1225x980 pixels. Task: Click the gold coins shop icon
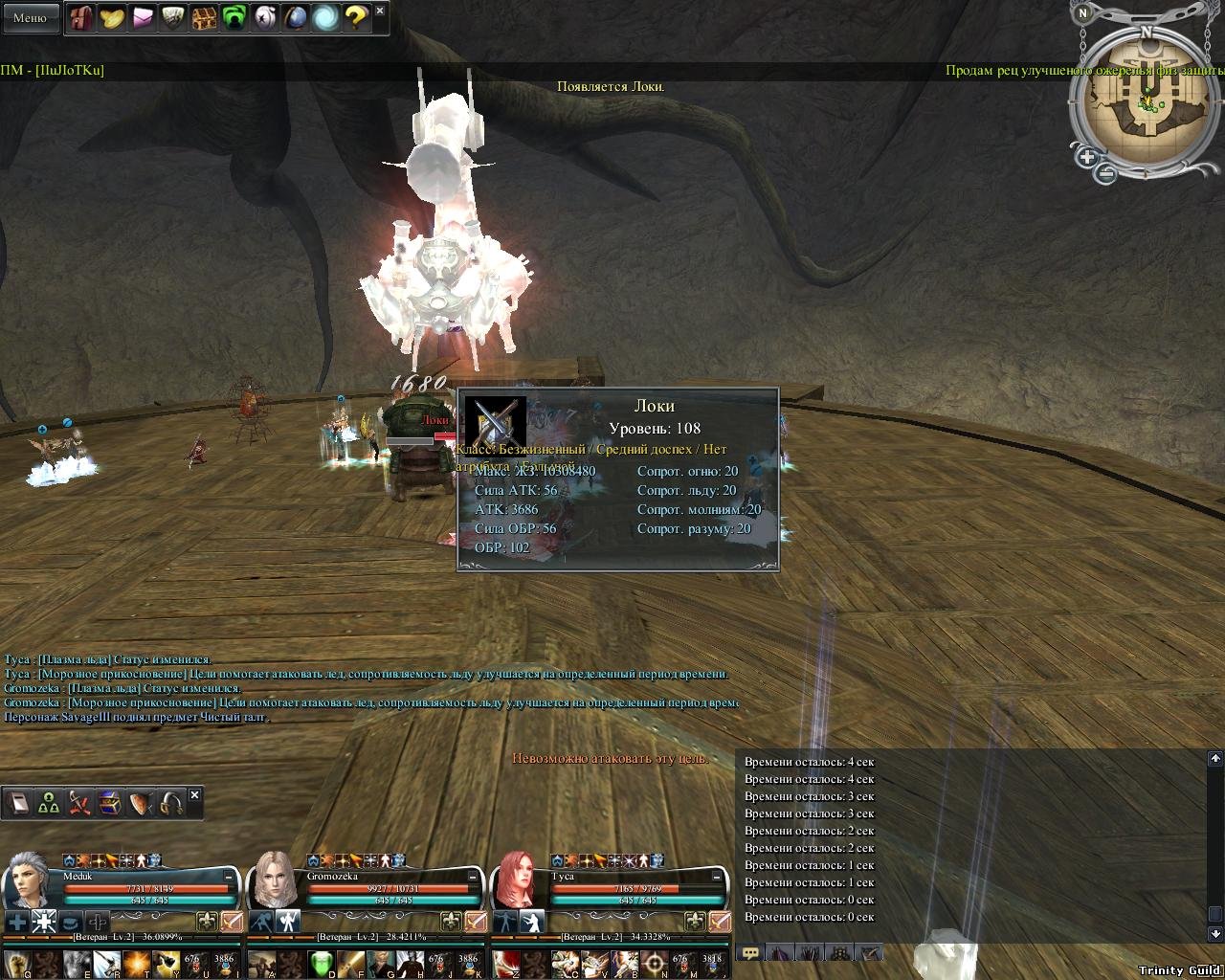pyautogui.click(x=112, y=18)
